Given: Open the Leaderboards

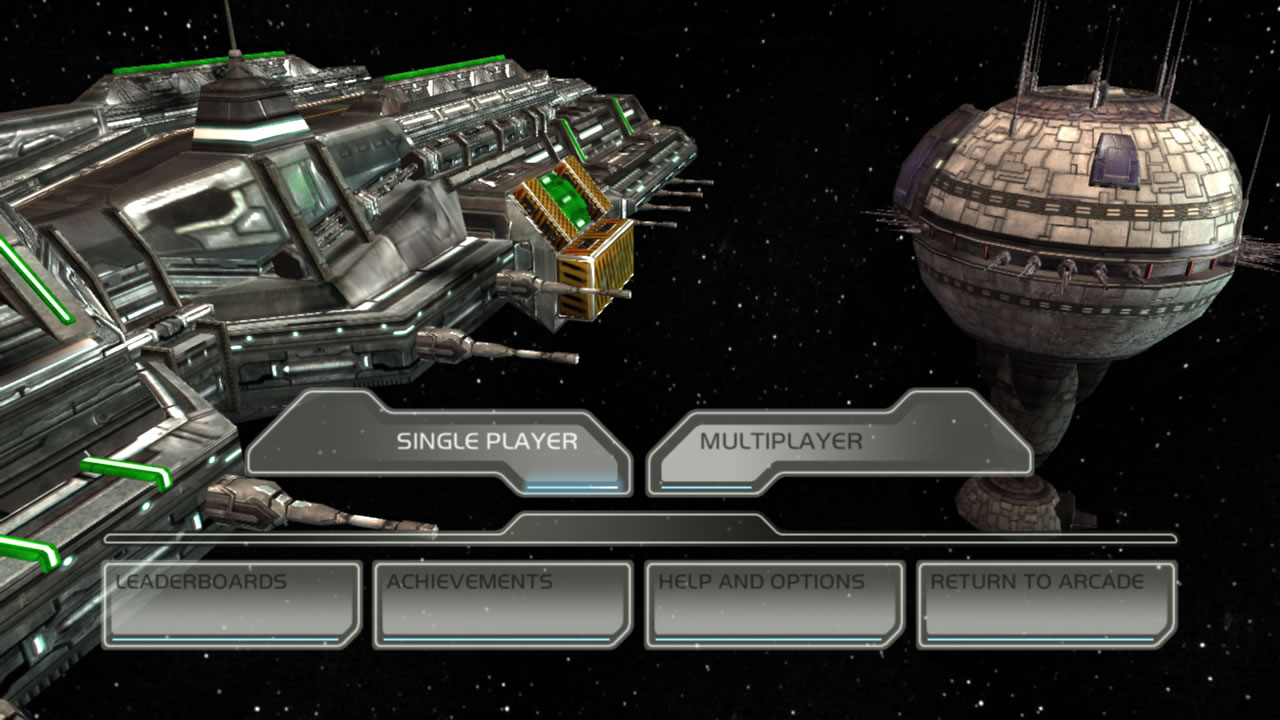Looking at the screenshot, I should tap(232, 603).
